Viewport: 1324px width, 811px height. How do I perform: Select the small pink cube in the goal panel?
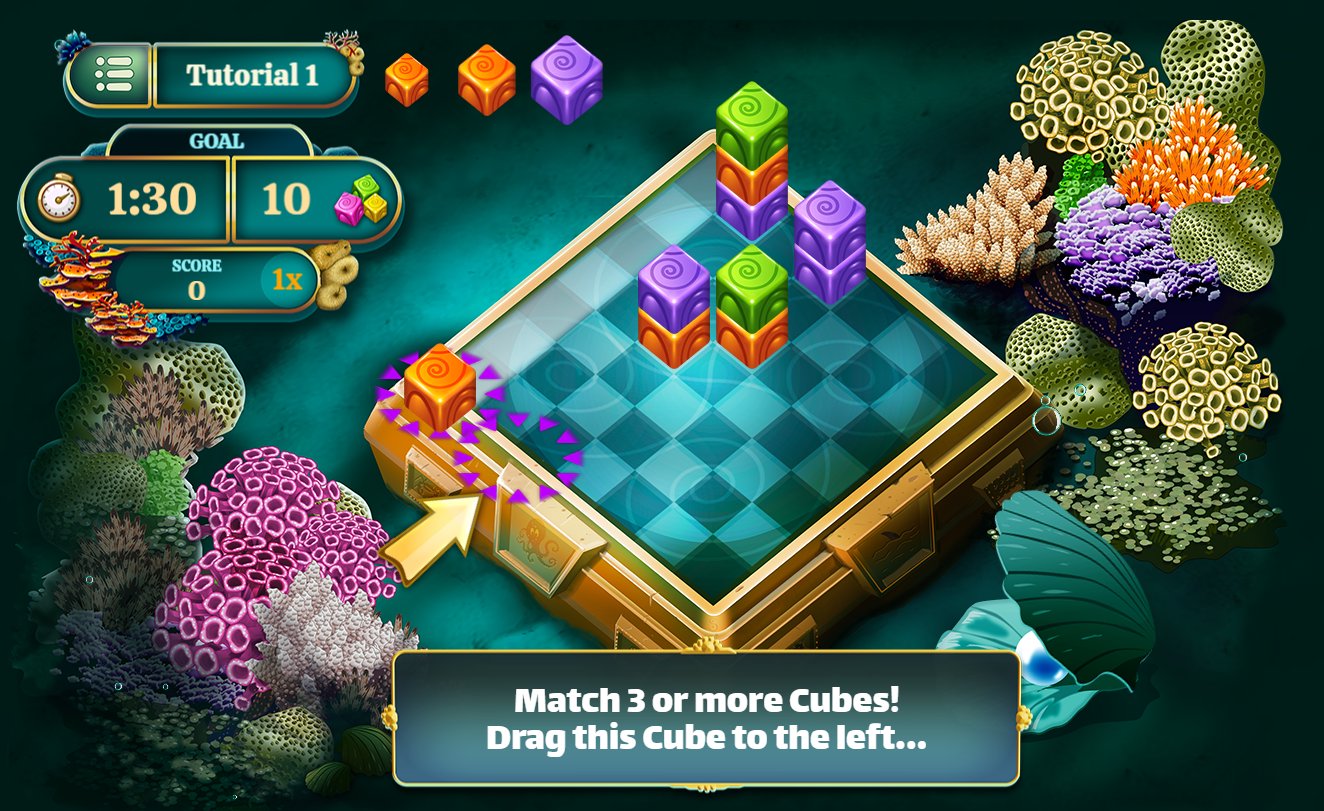(x=346, y=208)
